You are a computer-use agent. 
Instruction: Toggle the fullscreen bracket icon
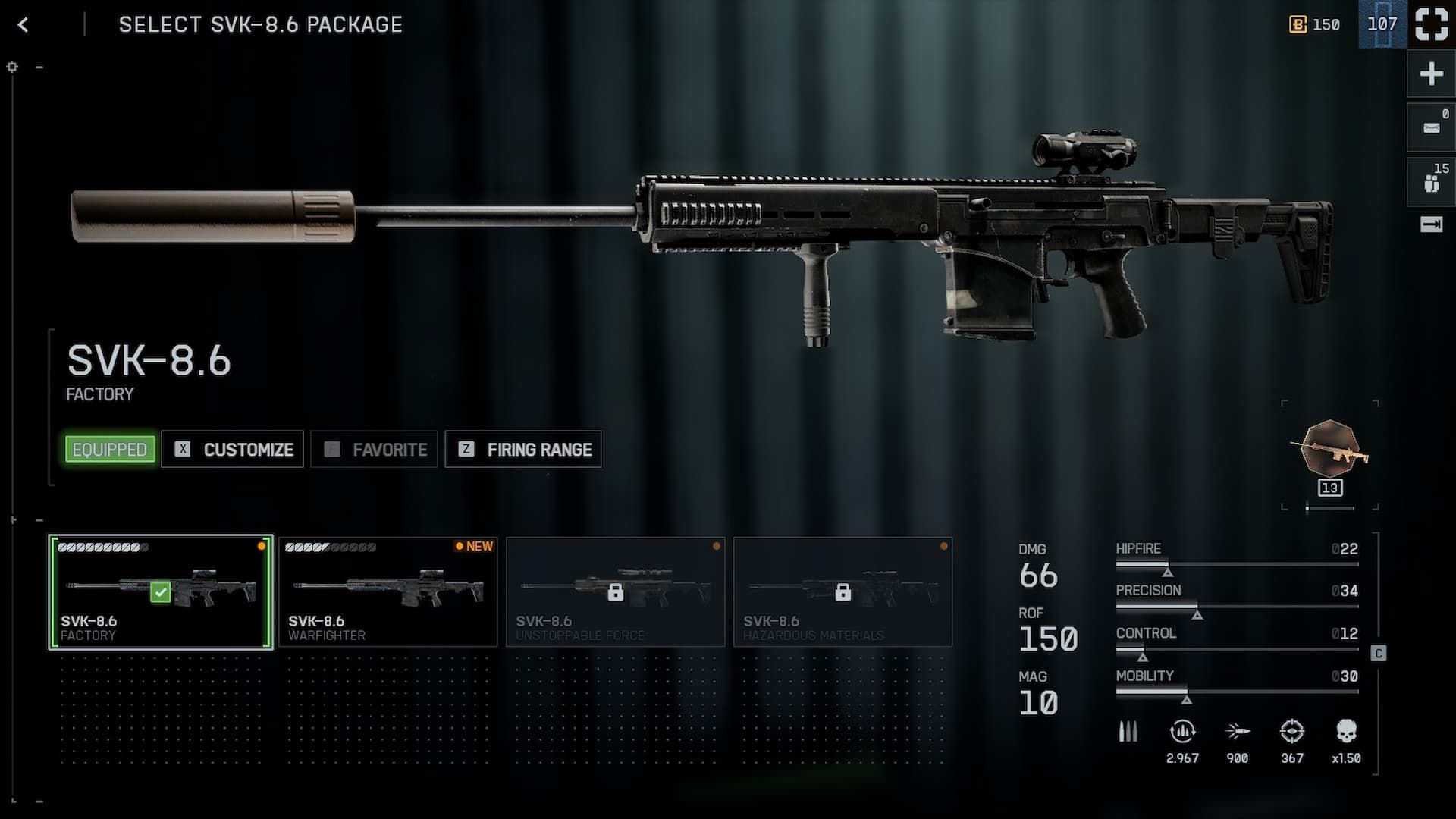coord(1431,24)
